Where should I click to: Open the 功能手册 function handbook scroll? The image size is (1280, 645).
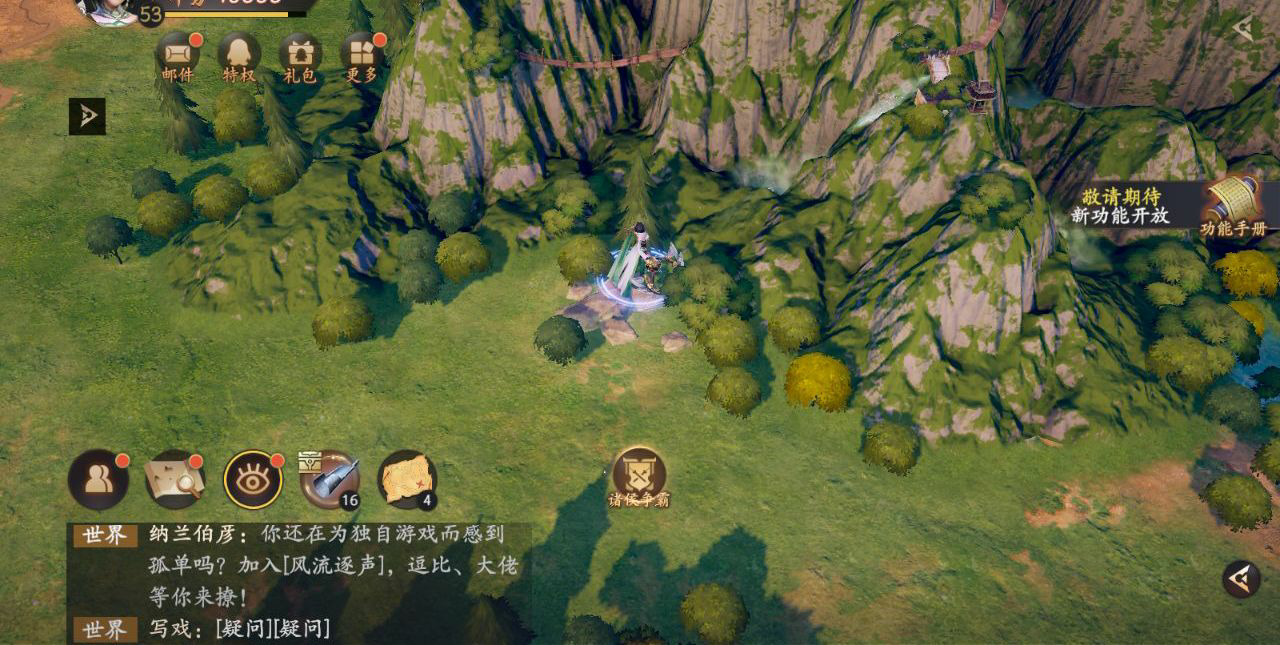click(1233, 205)
